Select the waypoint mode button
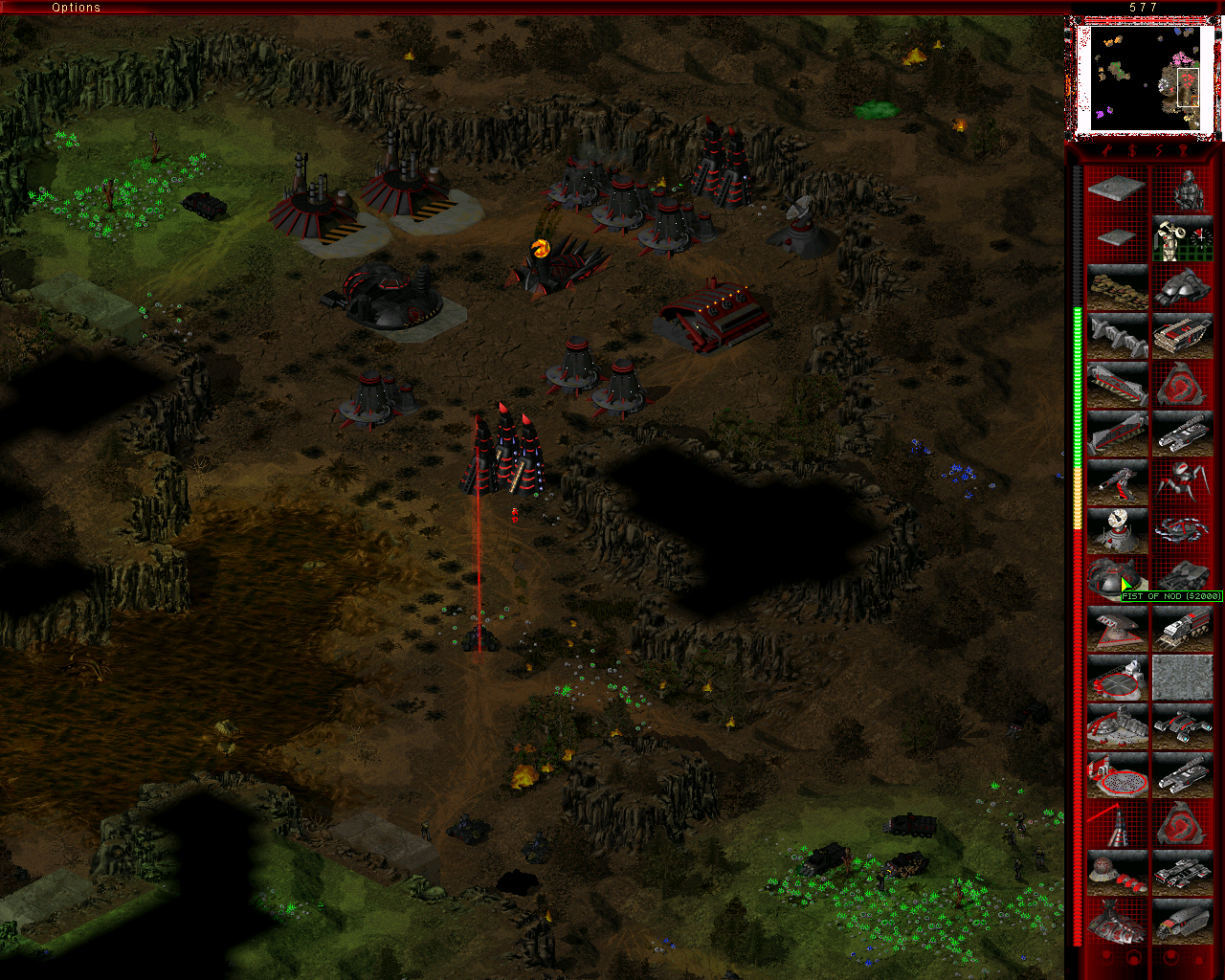 pos(1185,151)
